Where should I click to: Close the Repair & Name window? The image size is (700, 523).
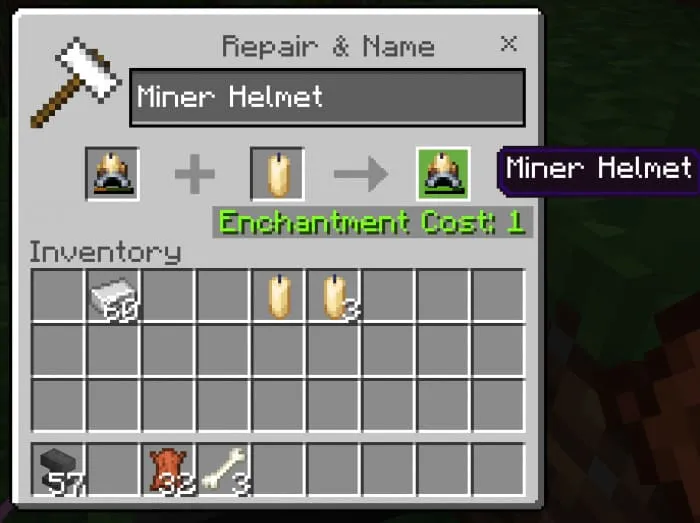click(509, 44)
